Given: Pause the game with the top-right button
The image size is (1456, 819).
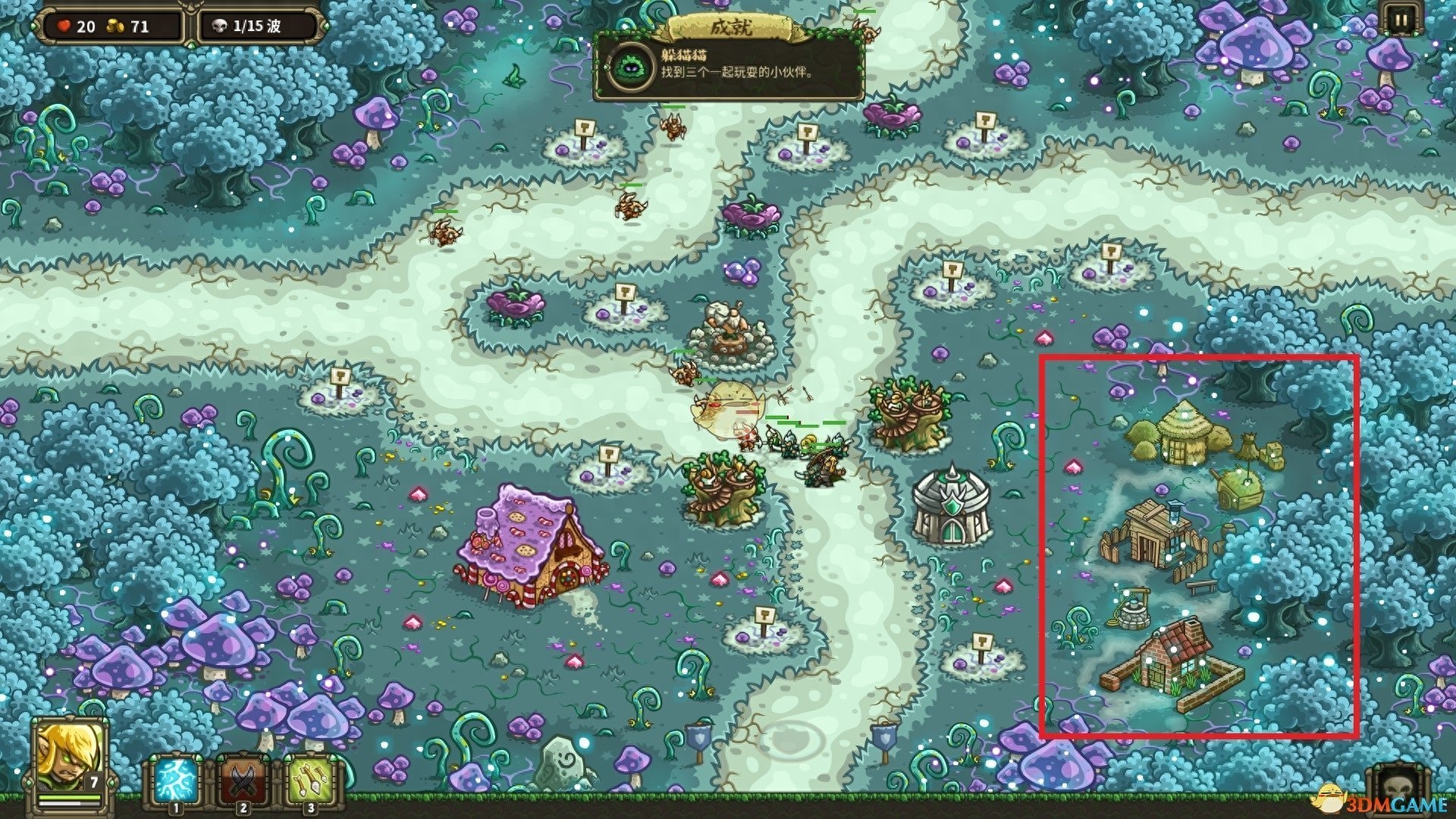Looking at the screenshot, I should pos(1399,21).
